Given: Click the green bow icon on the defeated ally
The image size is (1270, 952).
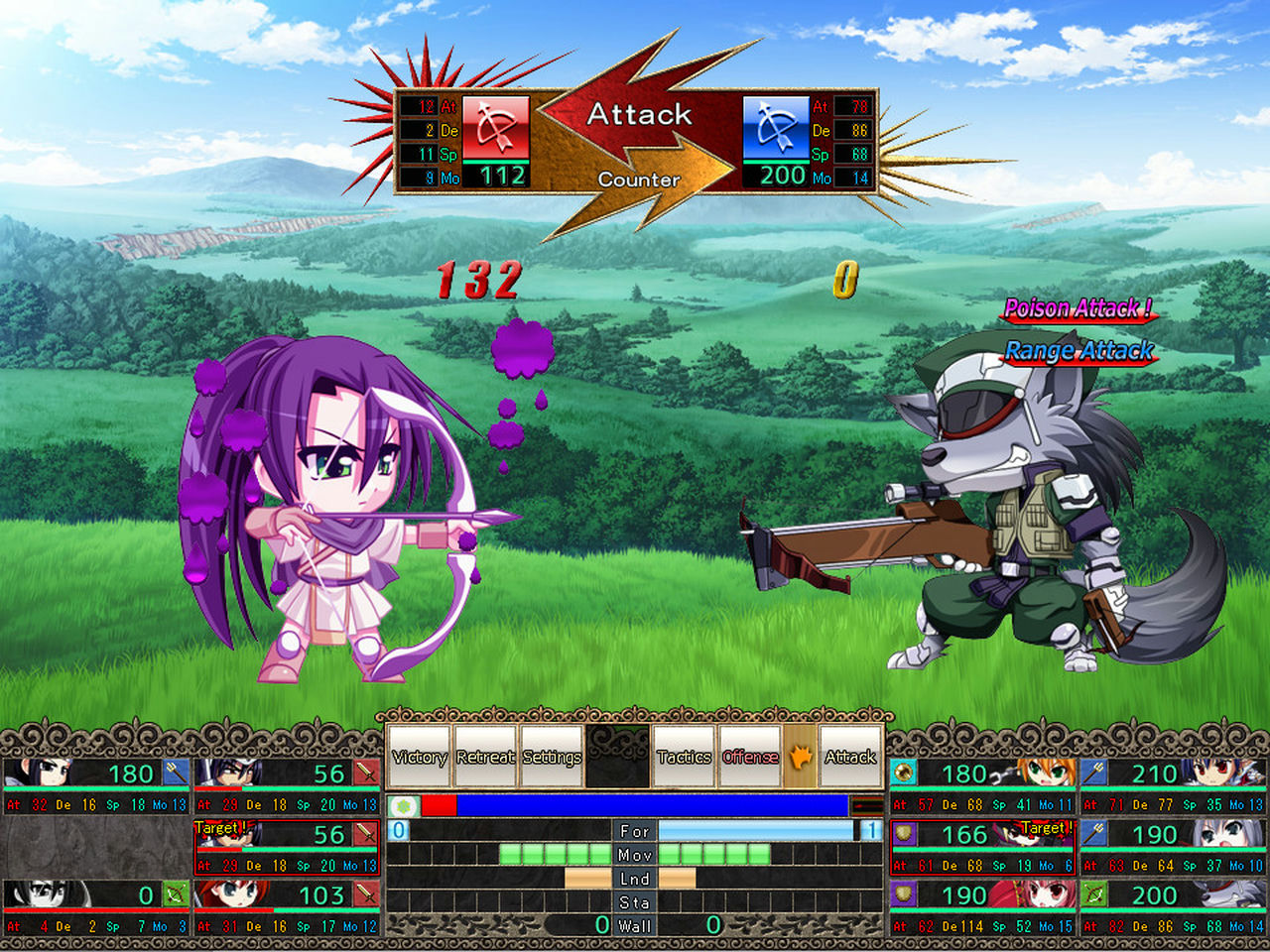Looking at the screenshot, I should point(176,894).
